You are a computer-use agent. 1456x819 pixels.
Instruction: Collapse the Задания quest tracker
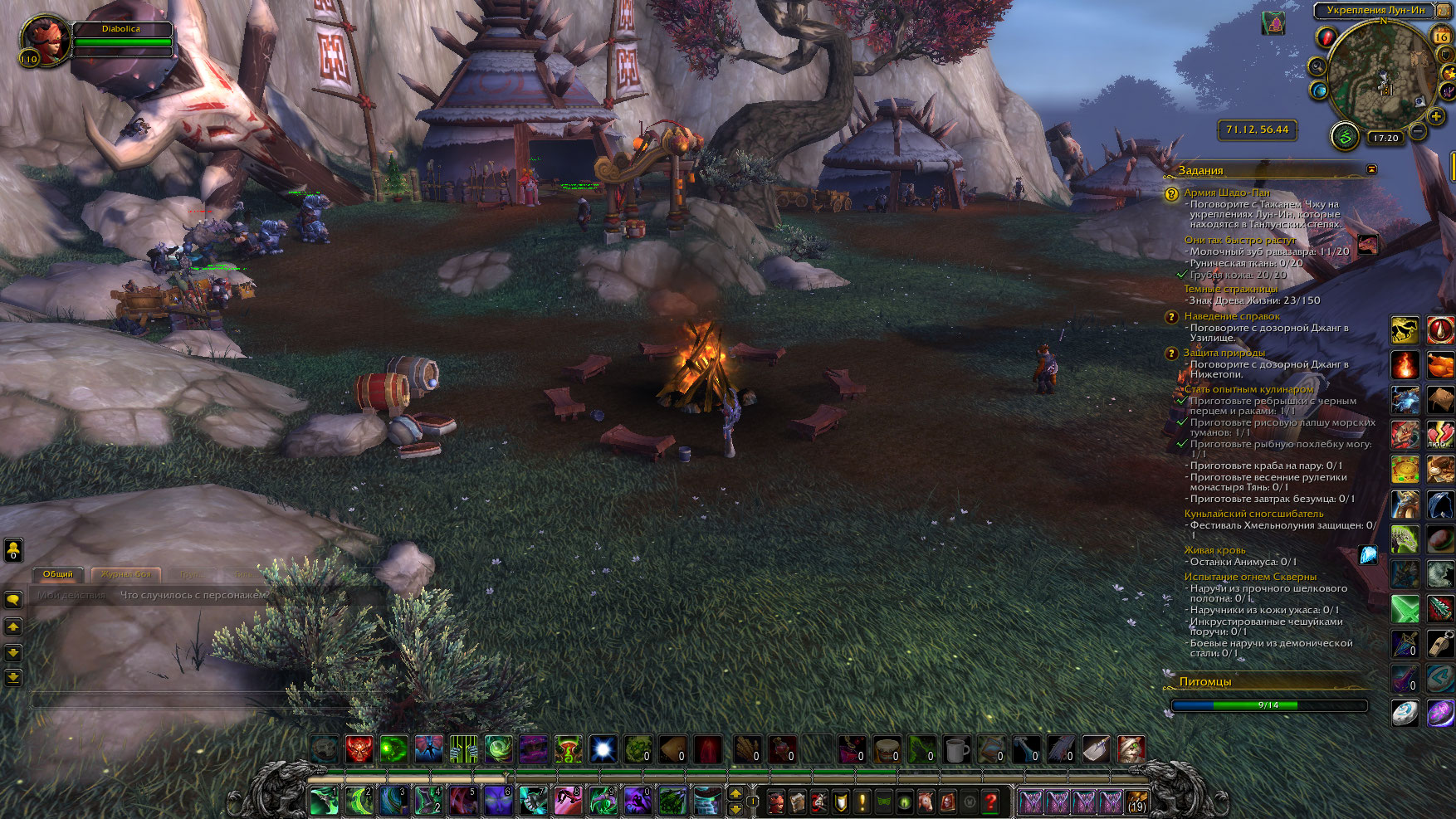(1371, 169)
